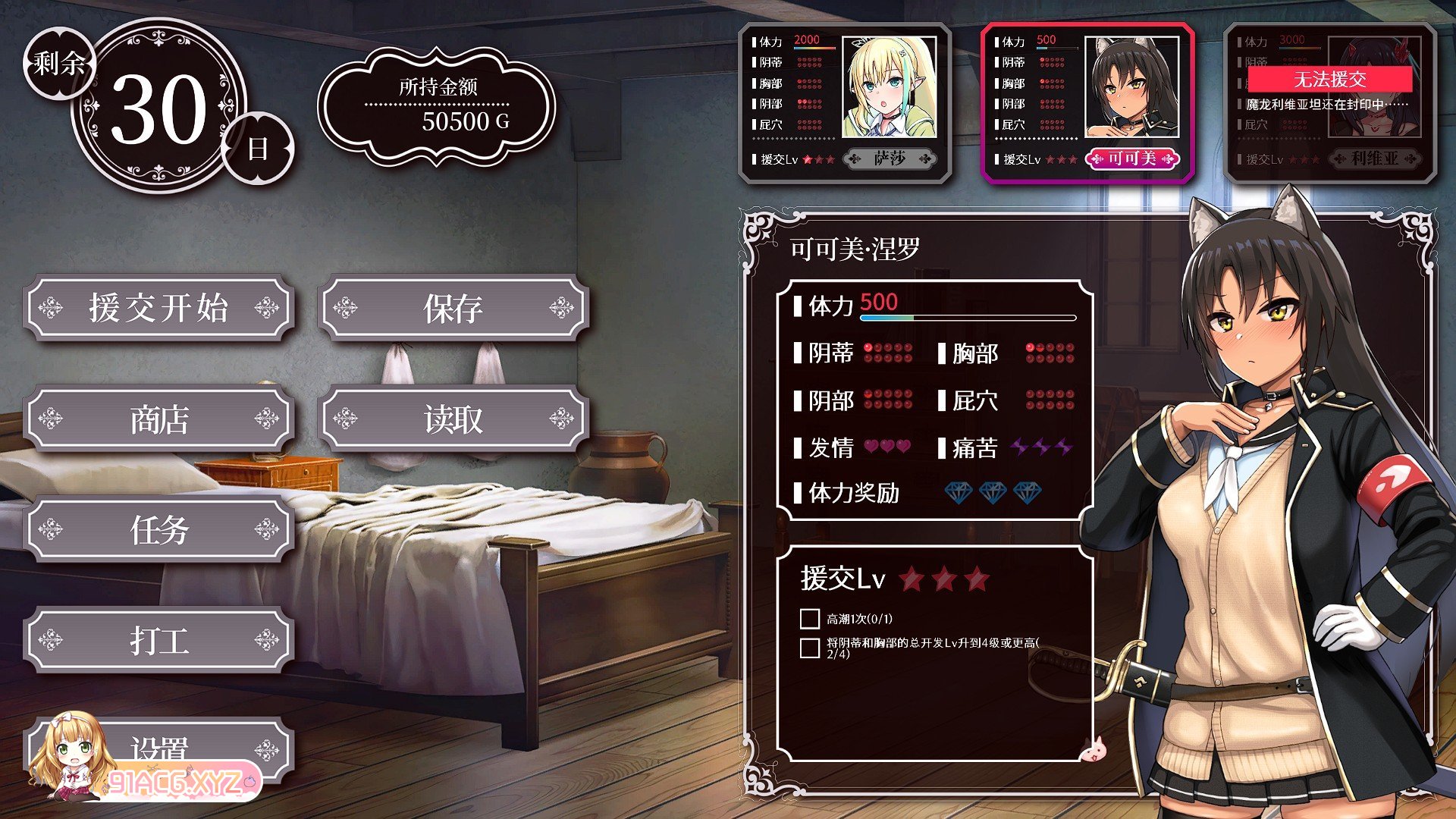Select the 萨莎 character card
Screen dimensions: 1456x819
[845, 103]
